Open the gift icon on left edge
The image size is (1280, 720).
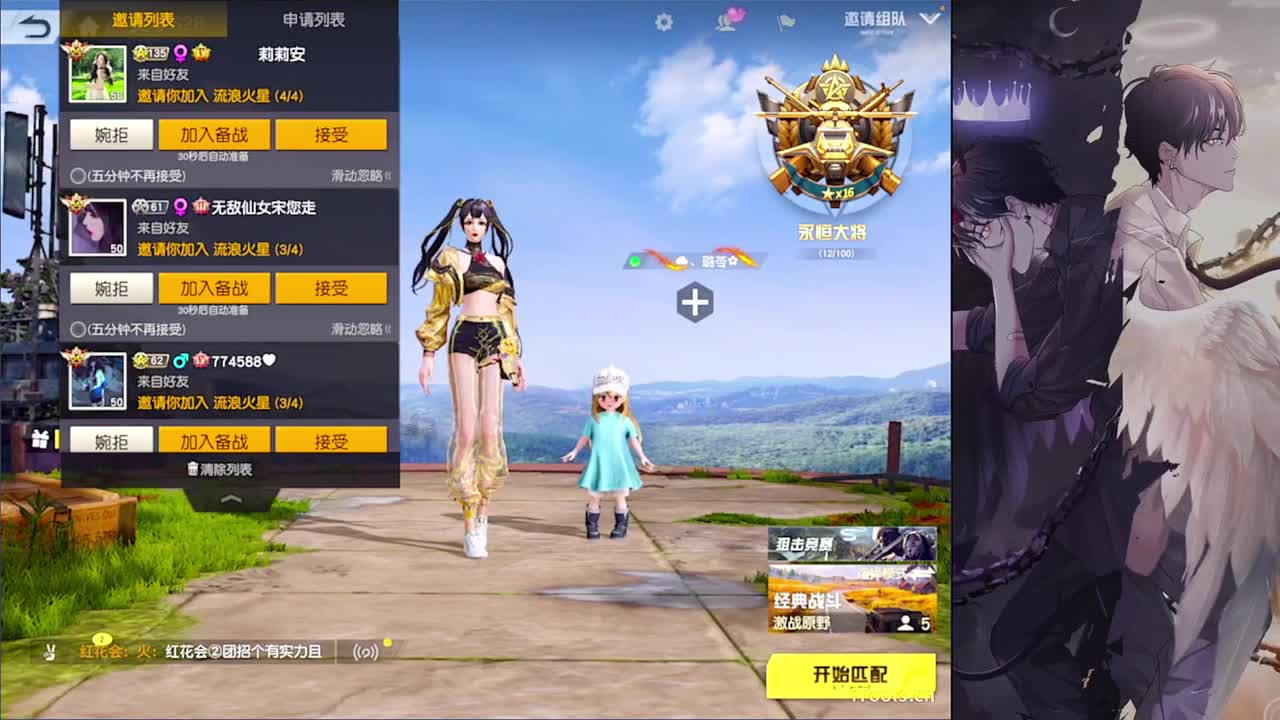pyautogui.click(x=39, y=439)
